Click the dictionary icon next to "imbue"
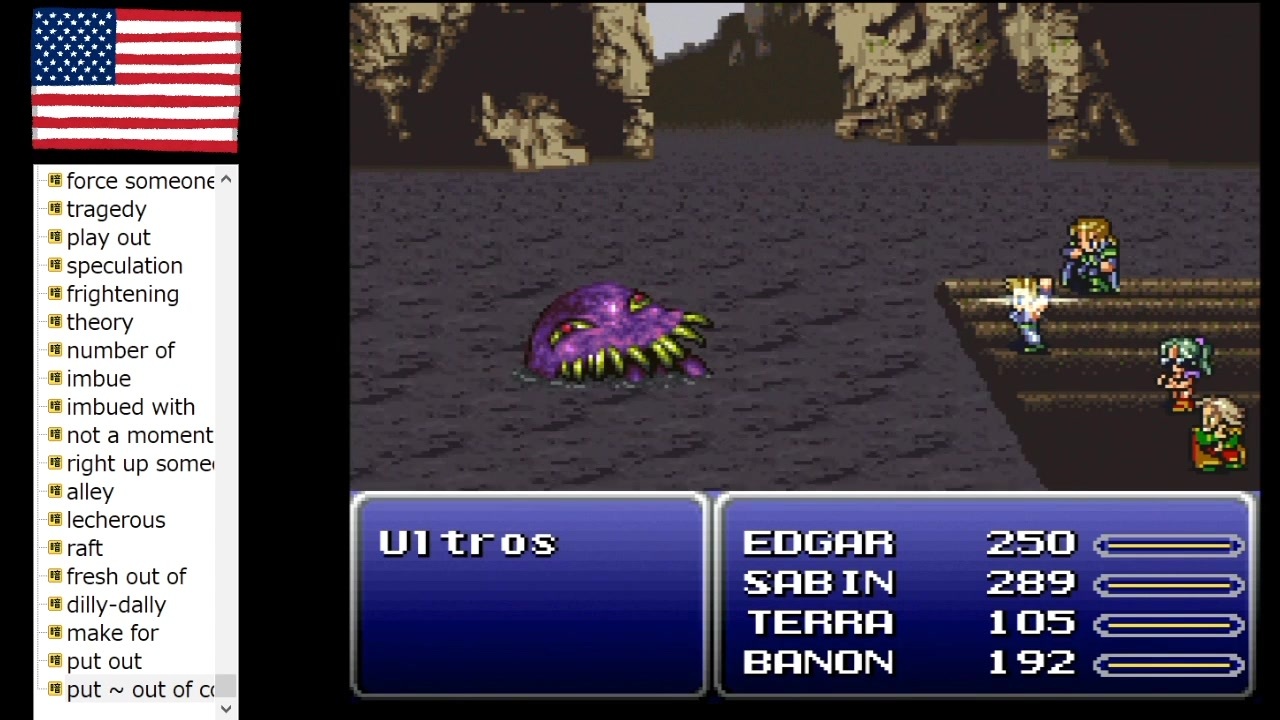This screenshot has width=1280, height=720. [x=54, y=379]
